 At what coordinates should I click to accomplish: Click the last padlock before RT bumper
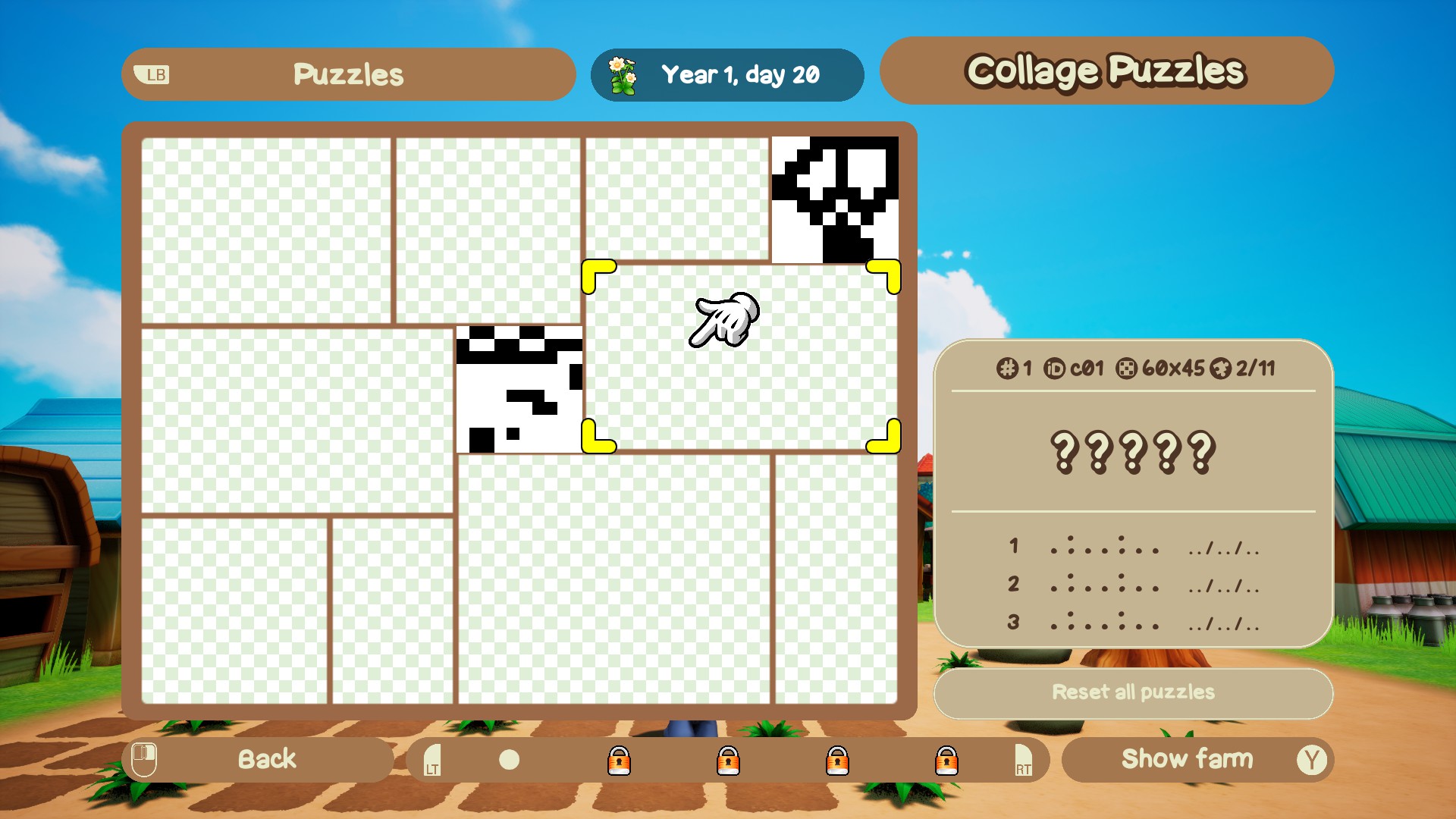pyautogui.click(x=948, y=761)
